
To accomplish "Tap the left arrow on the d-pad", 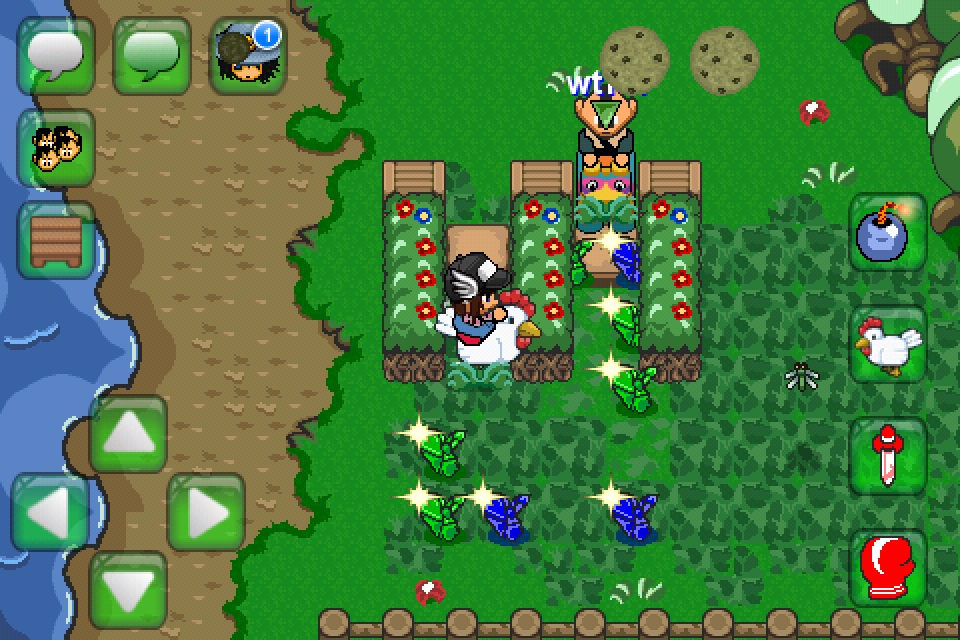I will [x=50, y=512].
